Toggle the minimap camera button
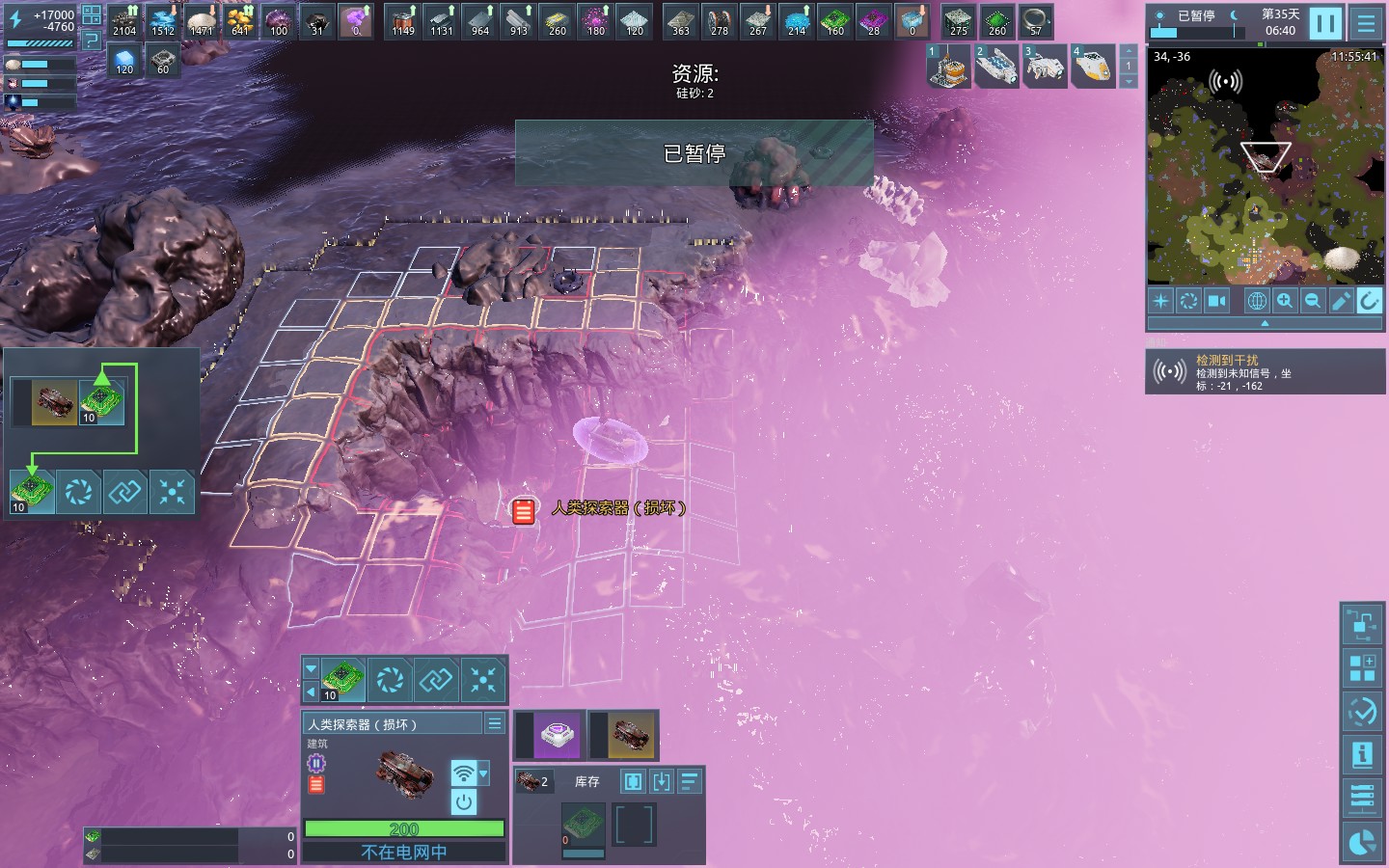The height and width of the screenshot is (868, 1389). coord(1217,301)
